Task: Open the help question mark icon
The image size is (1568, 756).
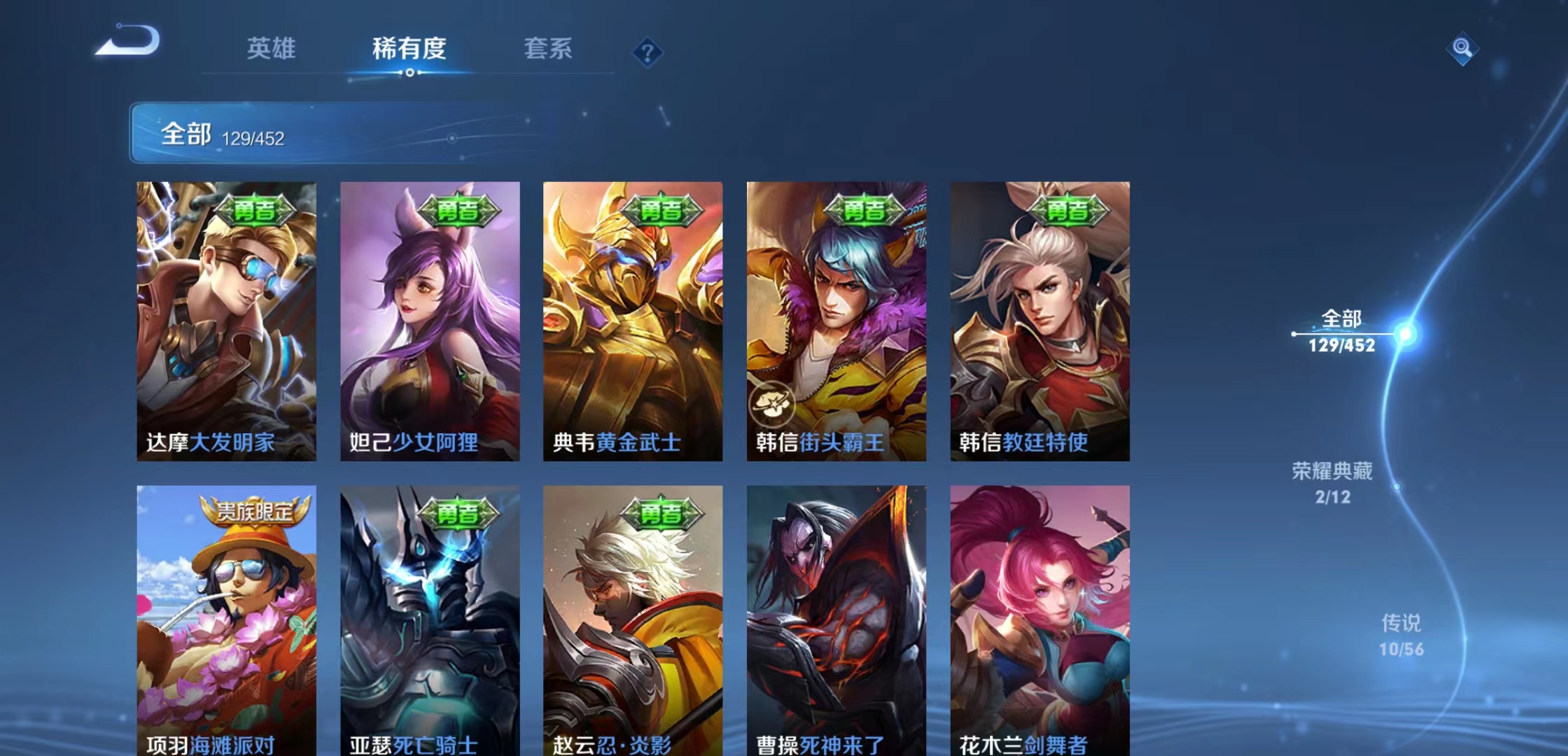Action: tap(647, 51)
